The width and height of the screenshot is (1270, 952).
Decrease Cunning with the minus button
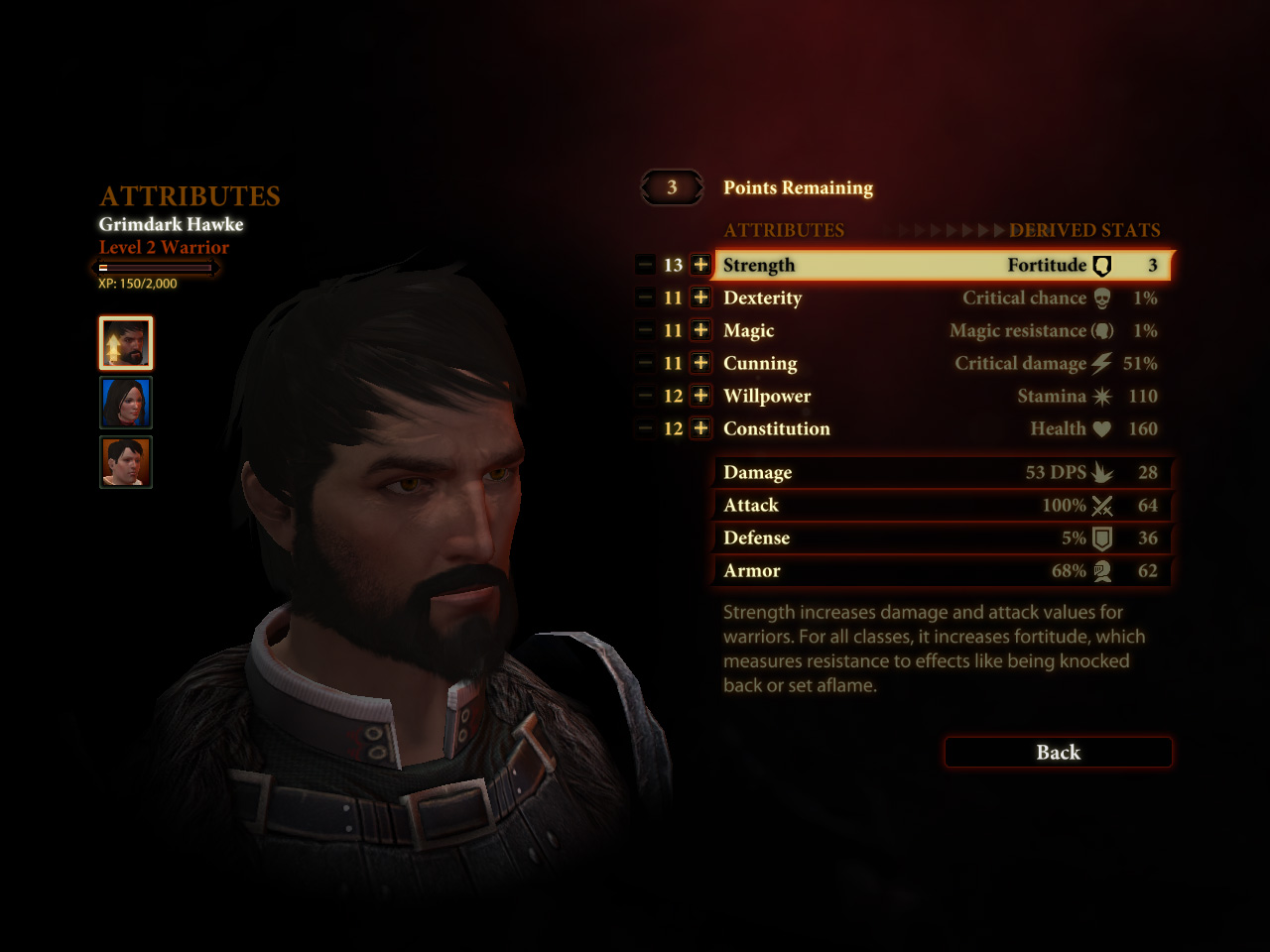click(644, 363)
